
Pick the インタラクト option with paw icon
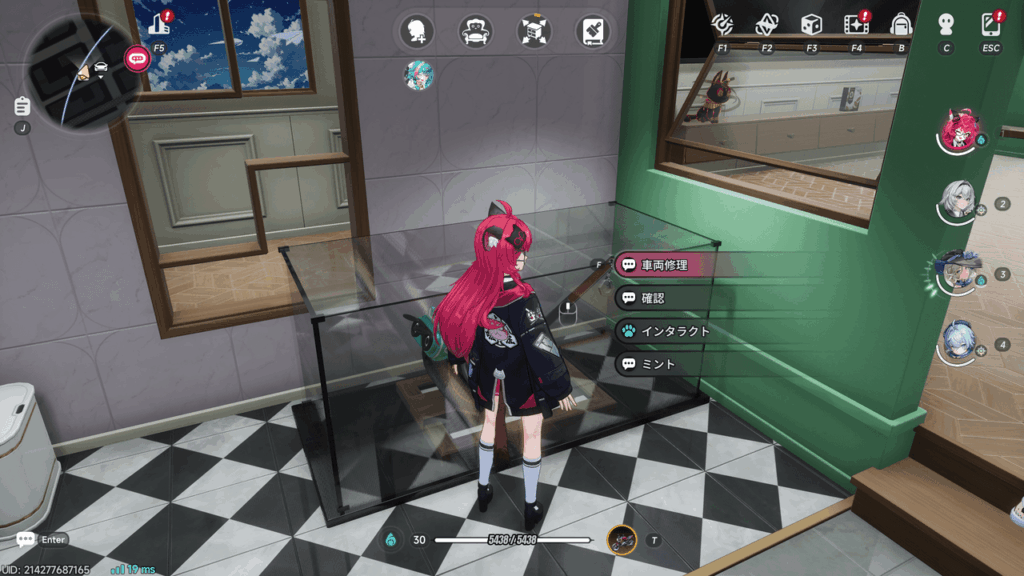tap(667, 331)
